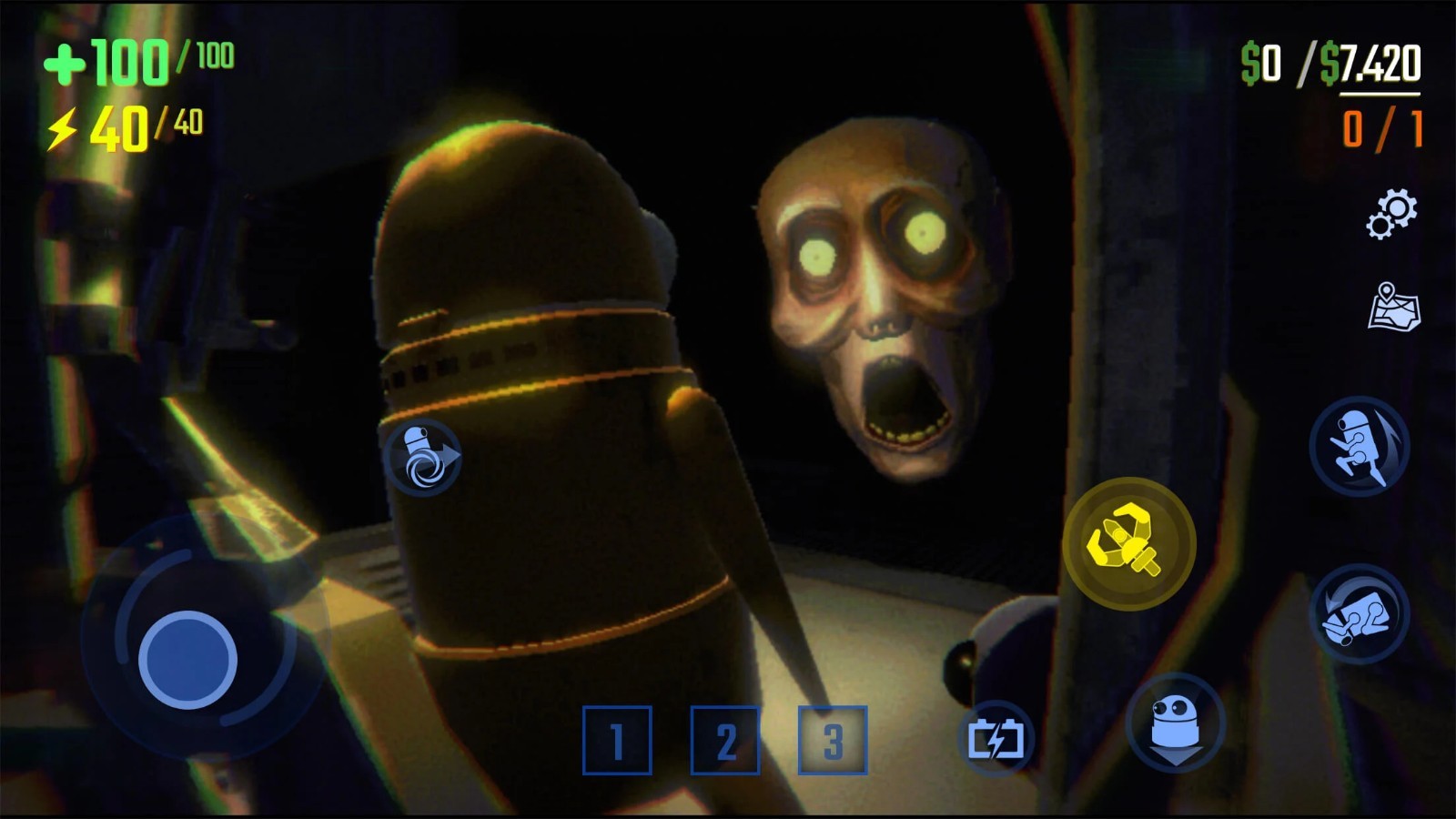Open the settings gear icon
Image resolution: width=1456 pixels, height=819 pixels.
click(1392, 214)
